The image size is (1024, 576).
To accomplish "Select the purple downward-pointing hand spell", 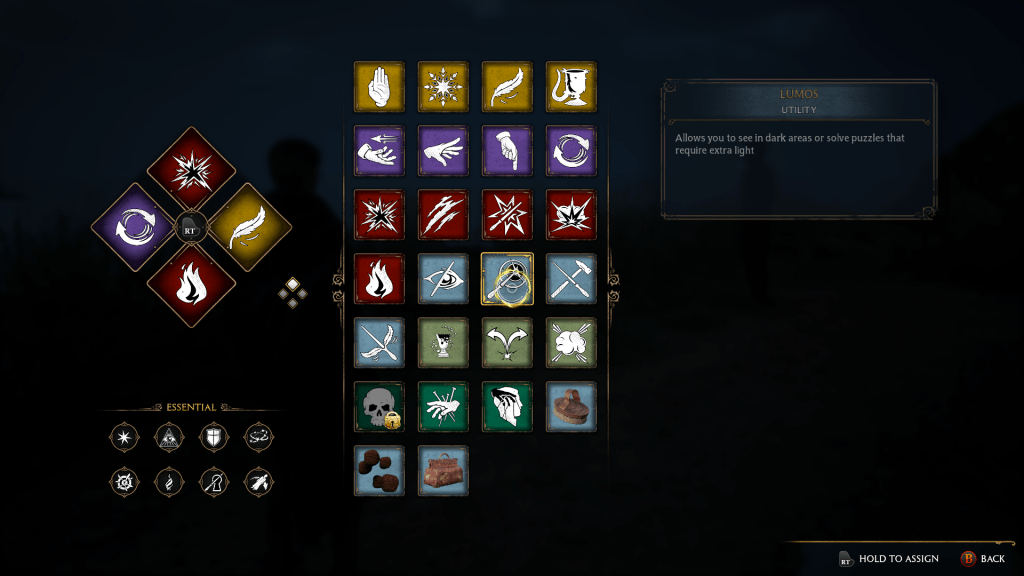I will [507, 150].
